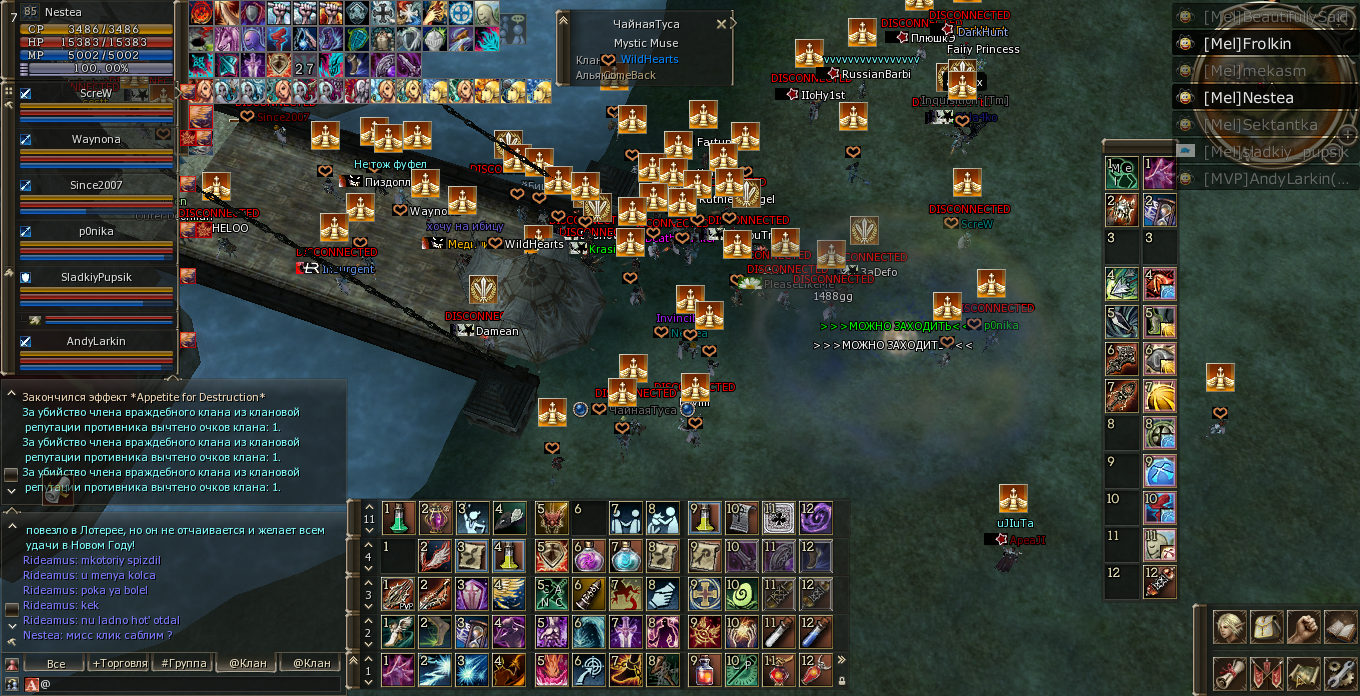Select party member AndyLarkin's frame
1360x696 pixels.
tap(96, 350)
